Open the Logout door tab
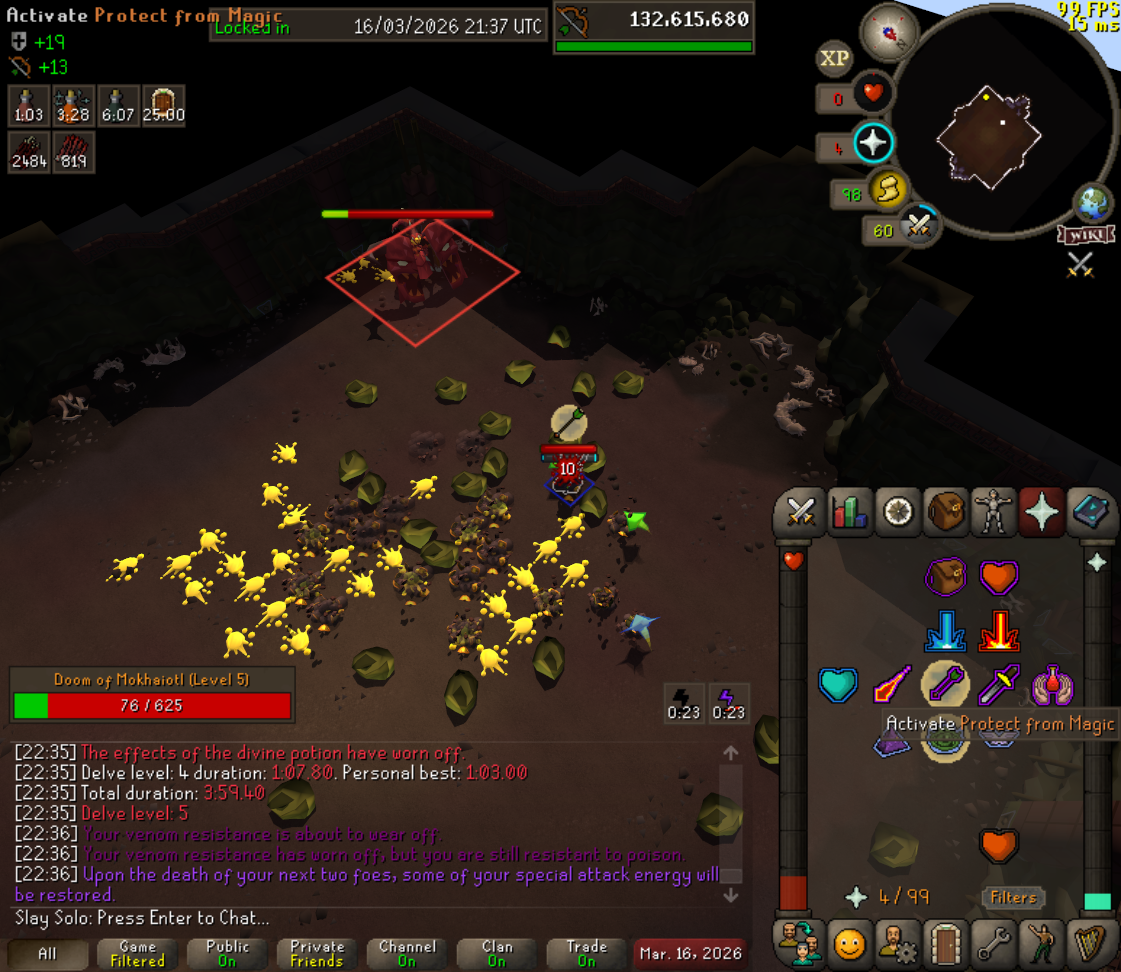Viewport: 1121px width, 972px height. 945,942
